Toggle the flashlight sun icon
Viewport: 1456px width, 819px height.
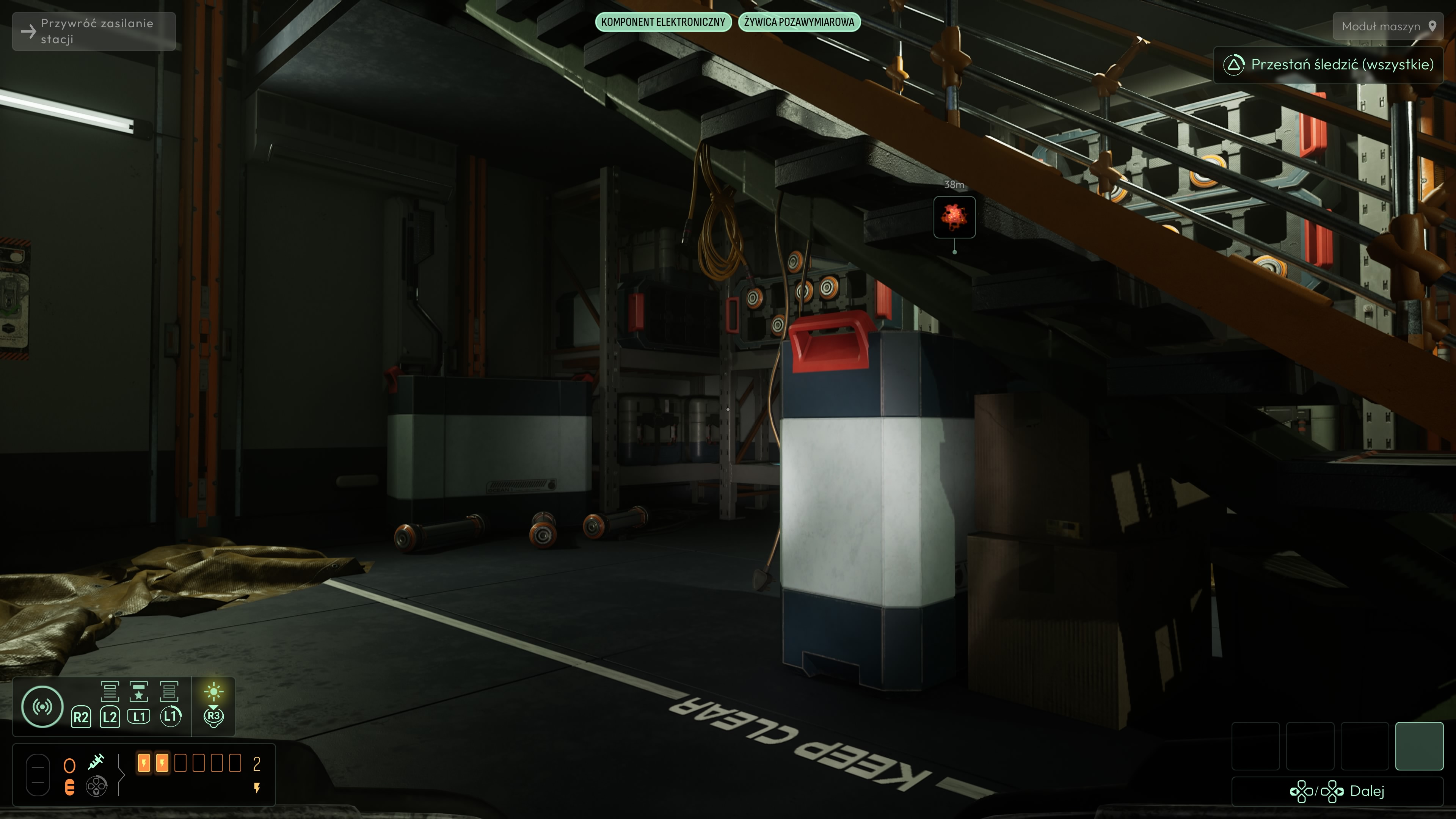(213, 691)
